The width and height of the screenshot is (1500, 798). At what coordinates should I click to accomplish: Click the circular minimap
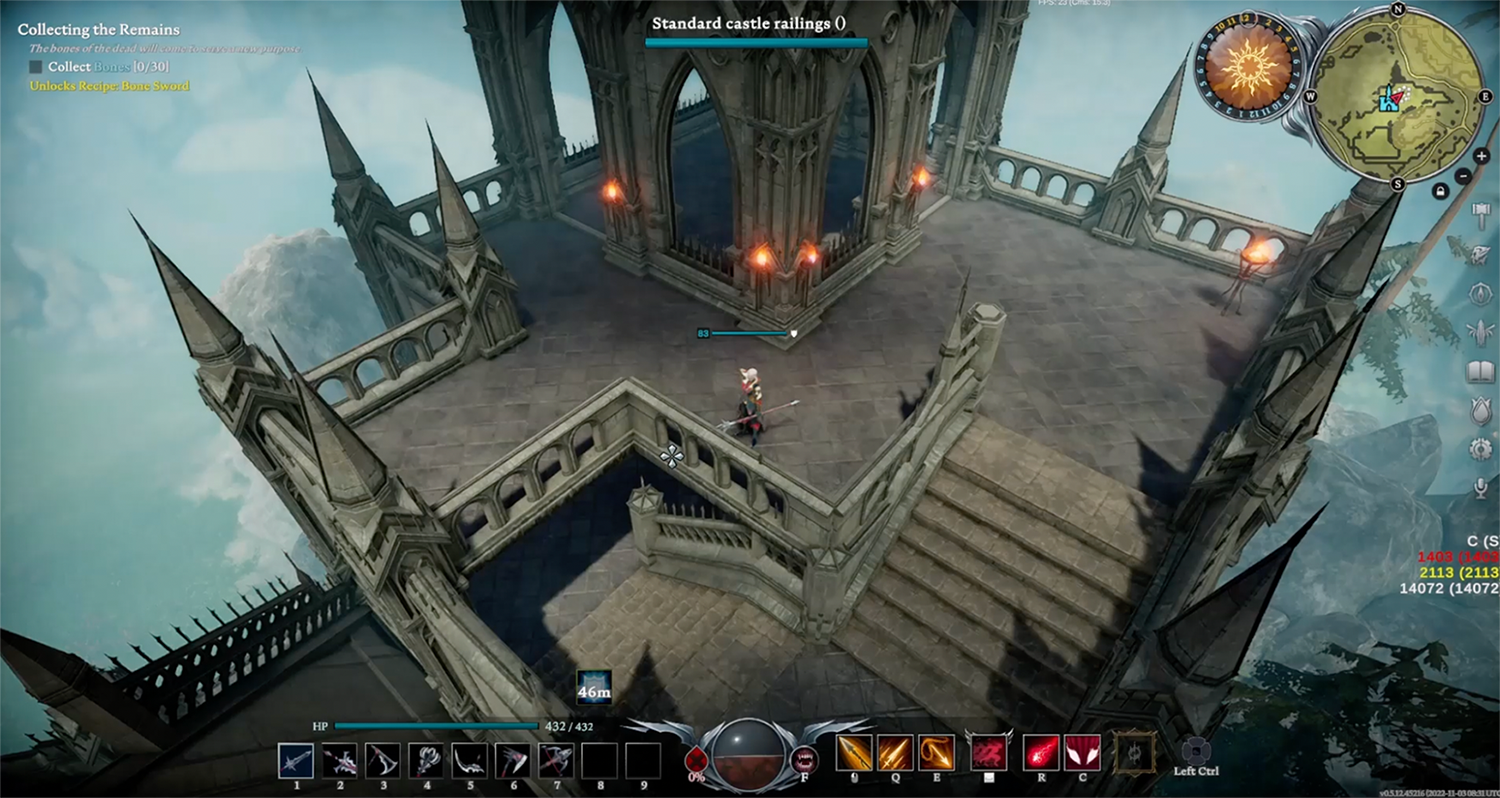point(1397,97)
